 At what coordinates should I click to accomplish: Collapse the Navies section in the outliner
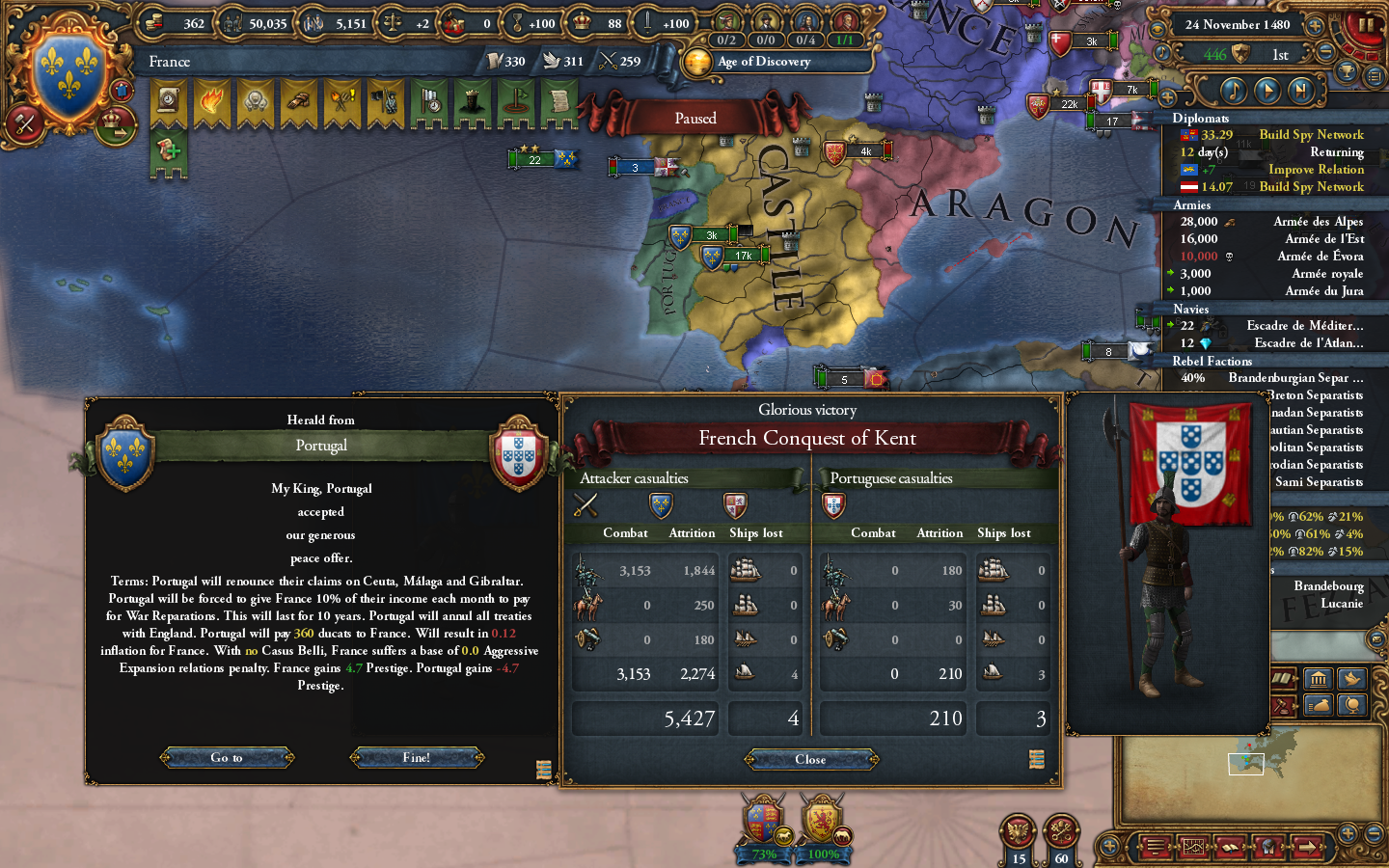(x=1191, y=309)
